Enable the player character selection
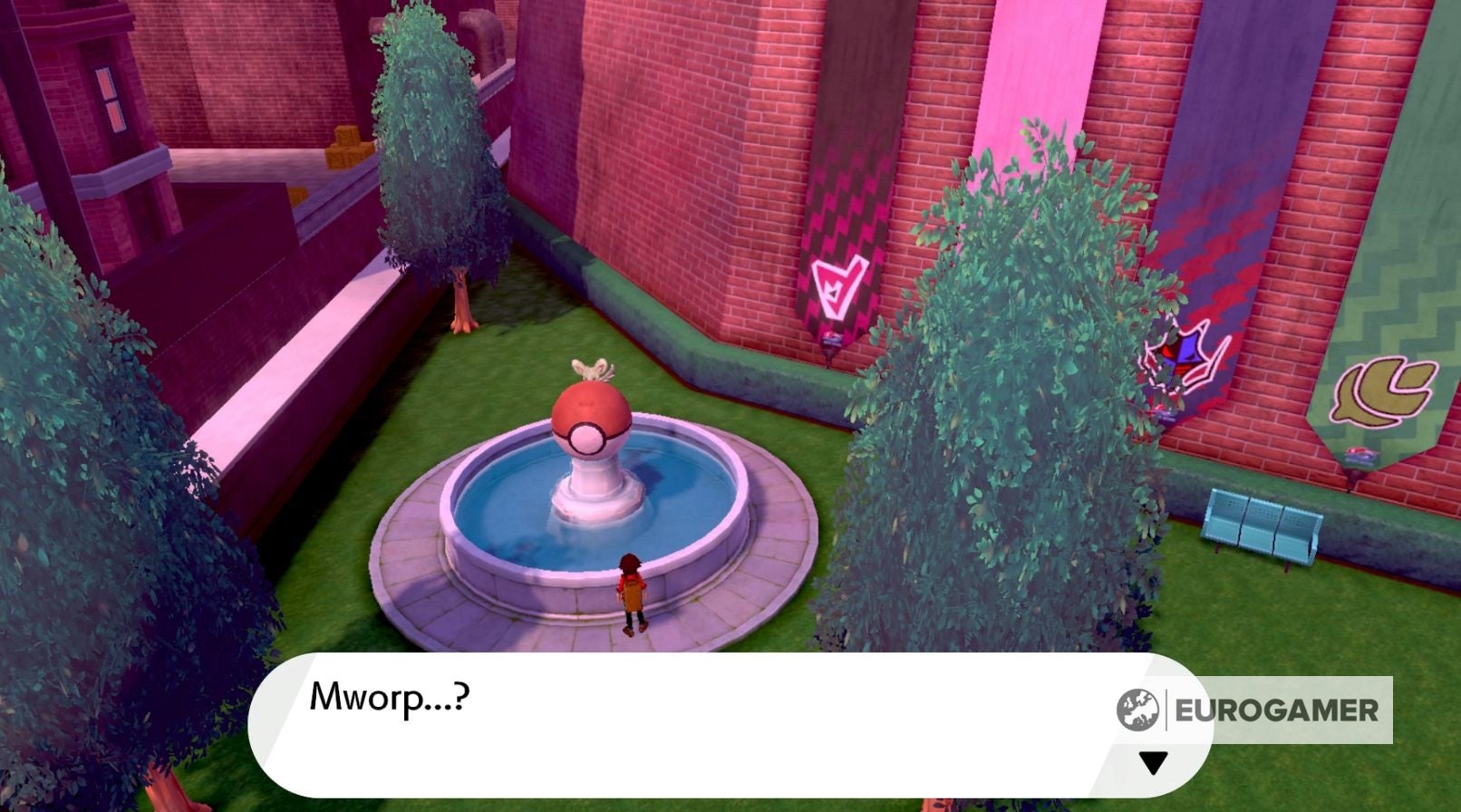Screen dimensions: 1461x812 [x=632, y=589]
